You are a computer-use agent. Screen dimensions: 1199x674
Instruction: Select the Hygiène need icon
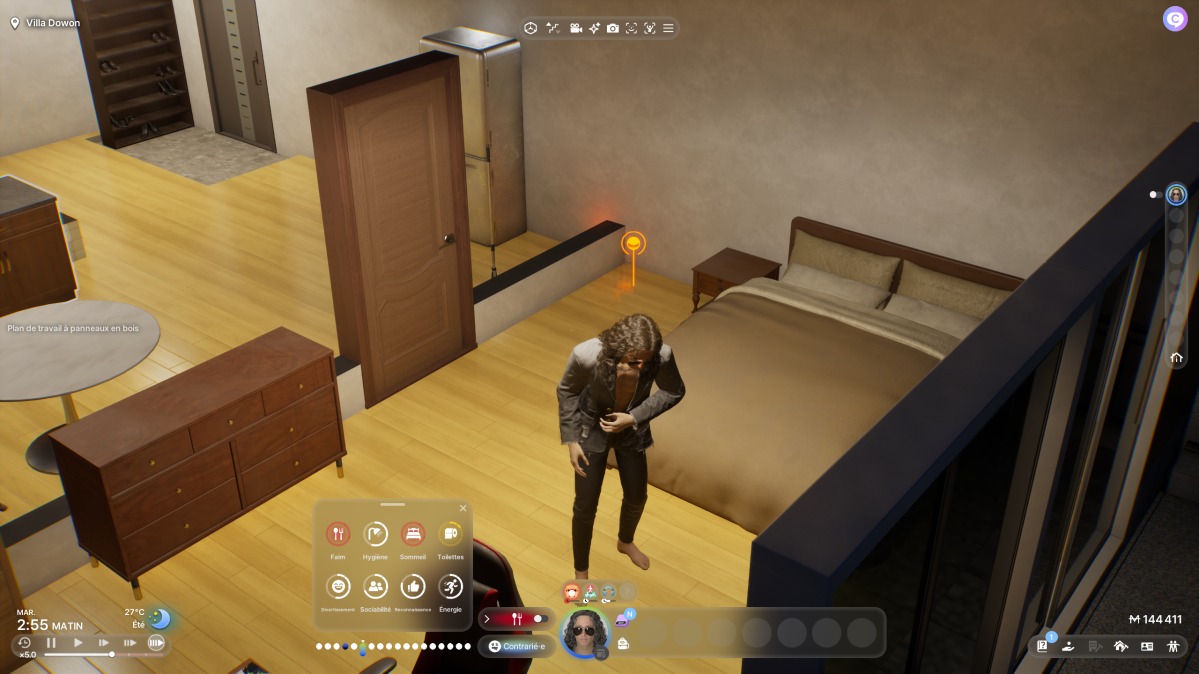coord(375,534)
